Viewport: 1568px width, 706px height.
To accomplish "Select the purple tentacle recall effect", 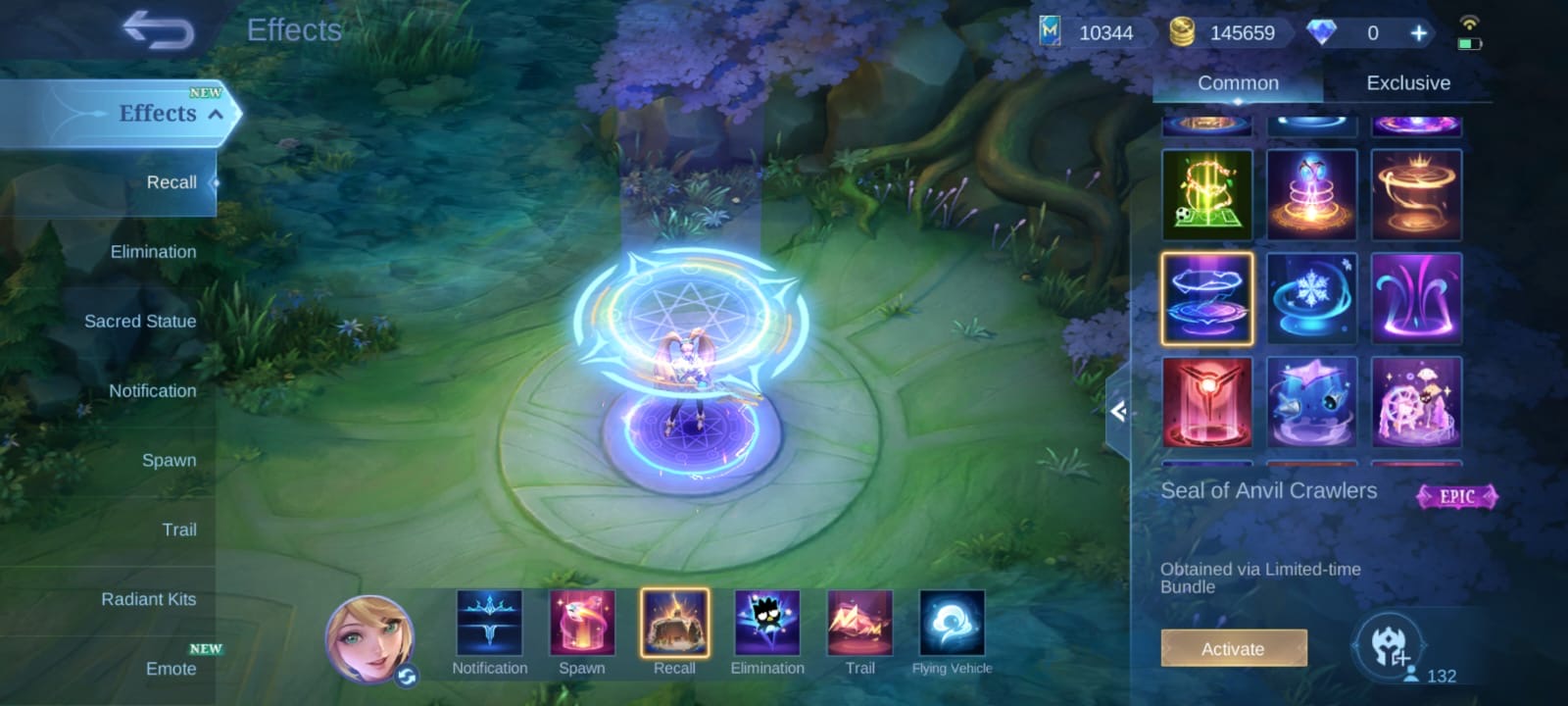I will (1415, 298).
